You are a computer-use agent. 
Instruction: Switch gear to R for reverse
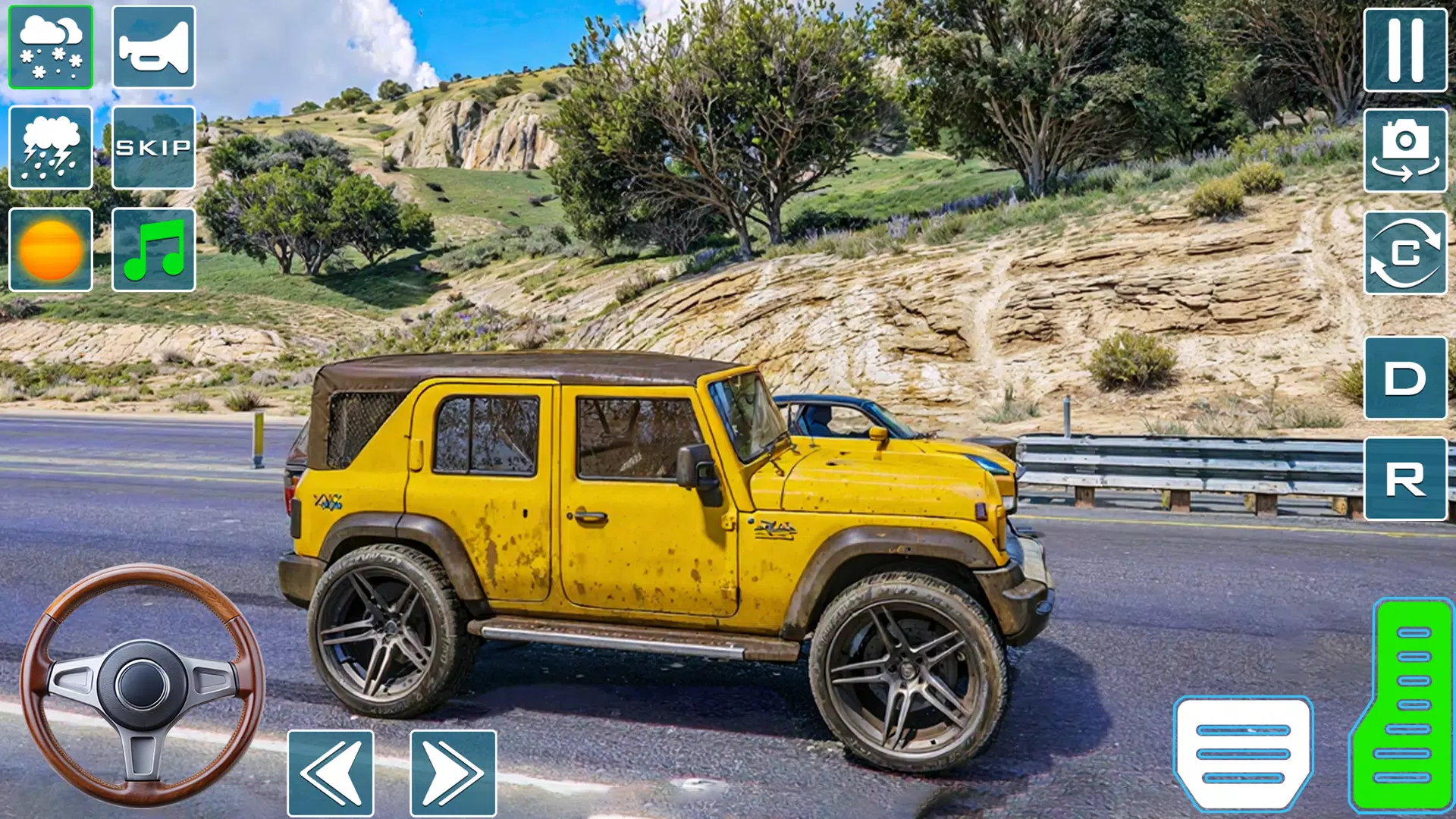click(x=1407, y=479)
